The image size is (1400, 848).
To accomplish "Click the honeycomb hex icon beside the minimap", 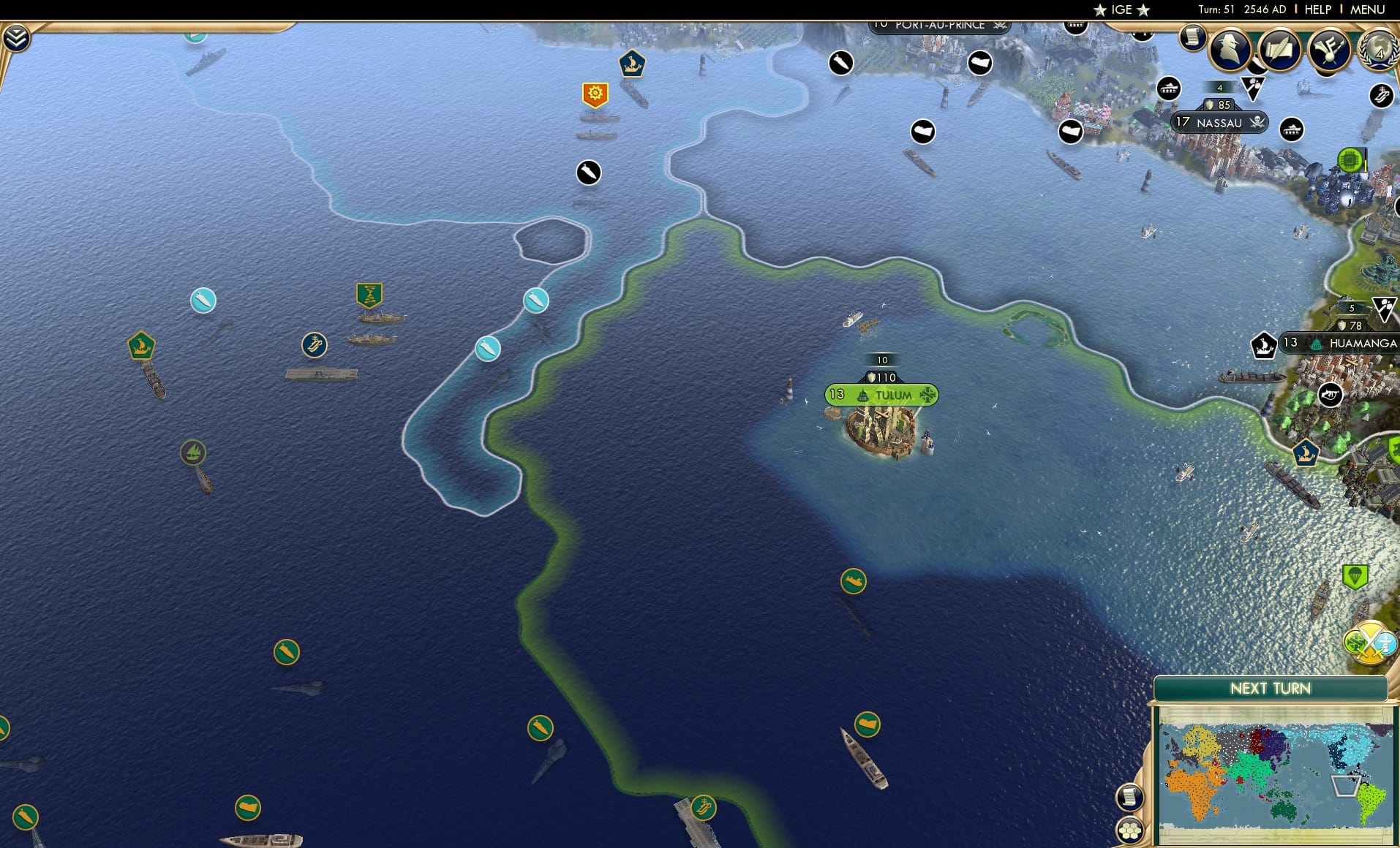I will pyautogui.click(x=1131, y=830).
